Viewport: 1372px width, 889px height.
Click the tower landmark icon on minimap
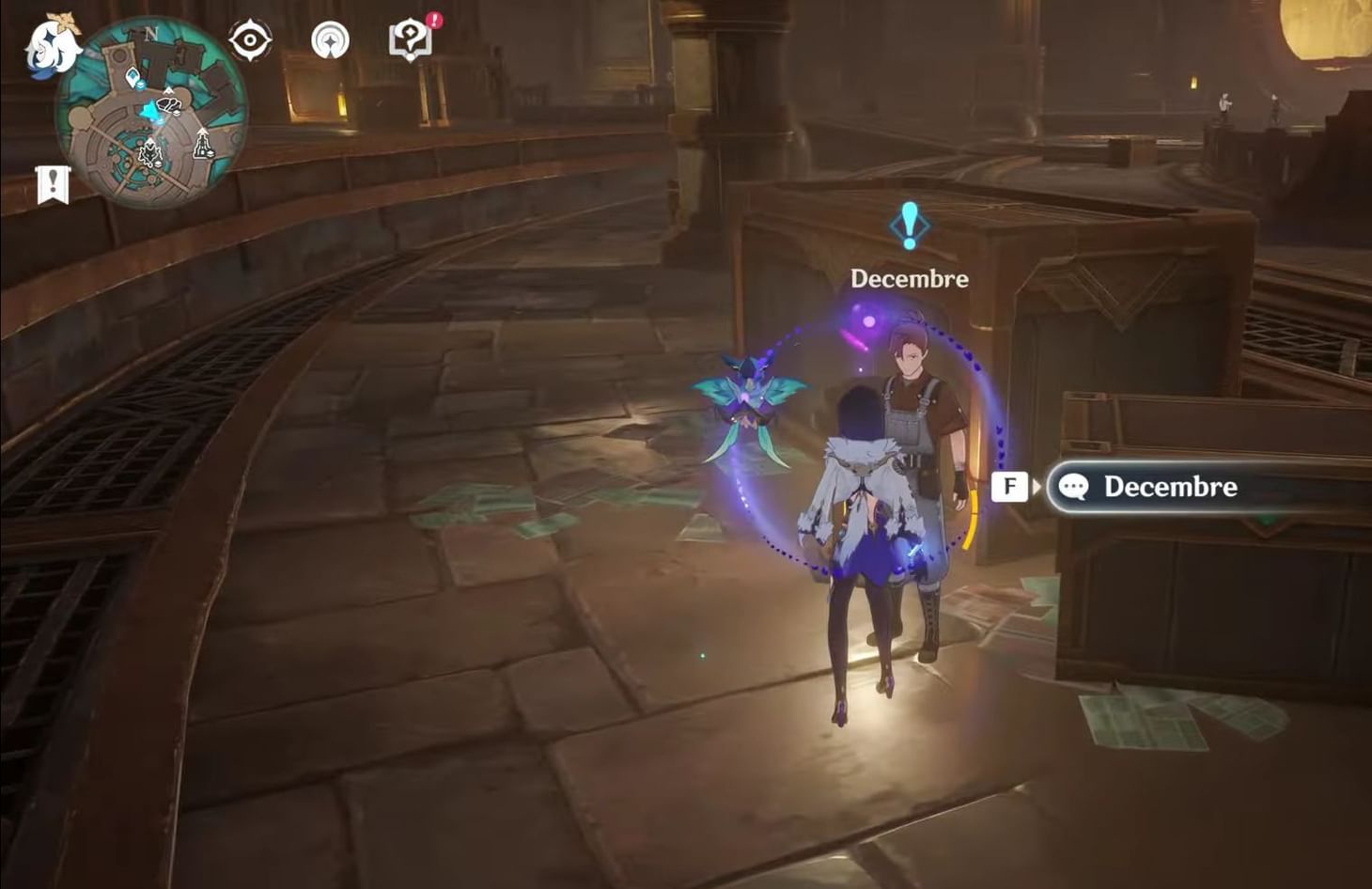(x=202, y=148)
